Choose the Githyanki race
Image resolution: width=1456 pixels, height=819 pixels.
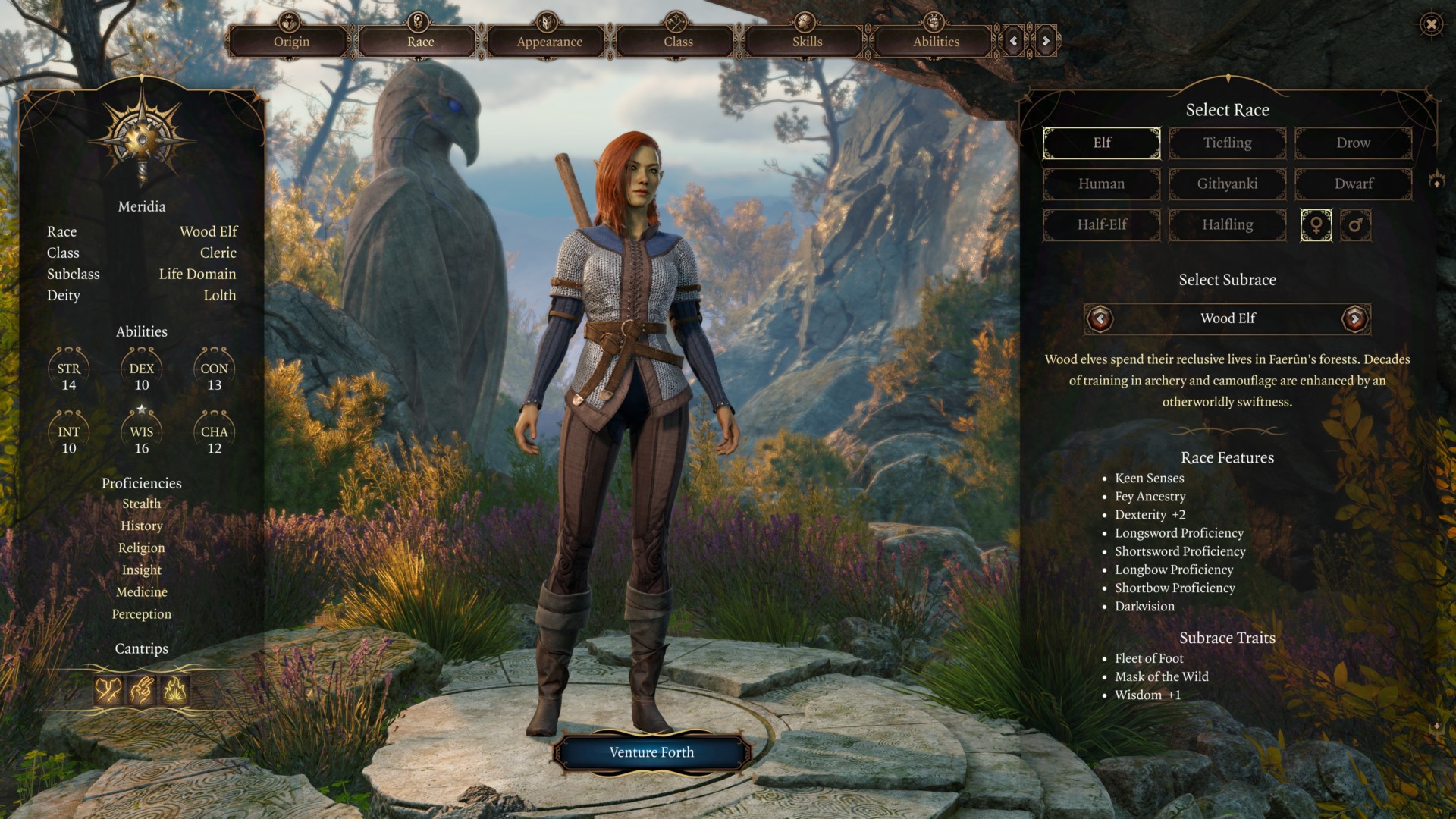(1227, 184)
